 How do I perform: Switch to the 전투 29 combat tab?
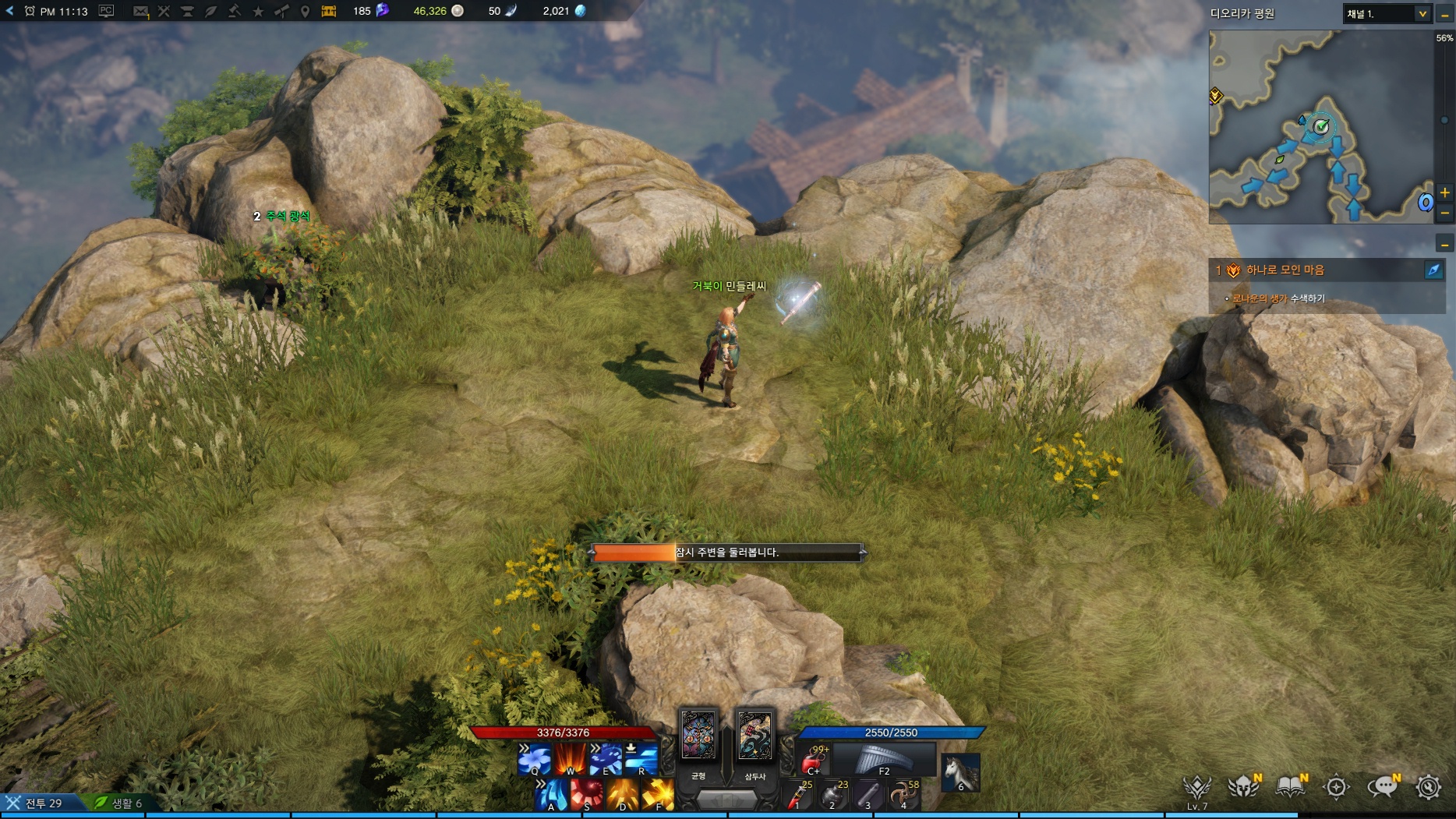[35, 803]
